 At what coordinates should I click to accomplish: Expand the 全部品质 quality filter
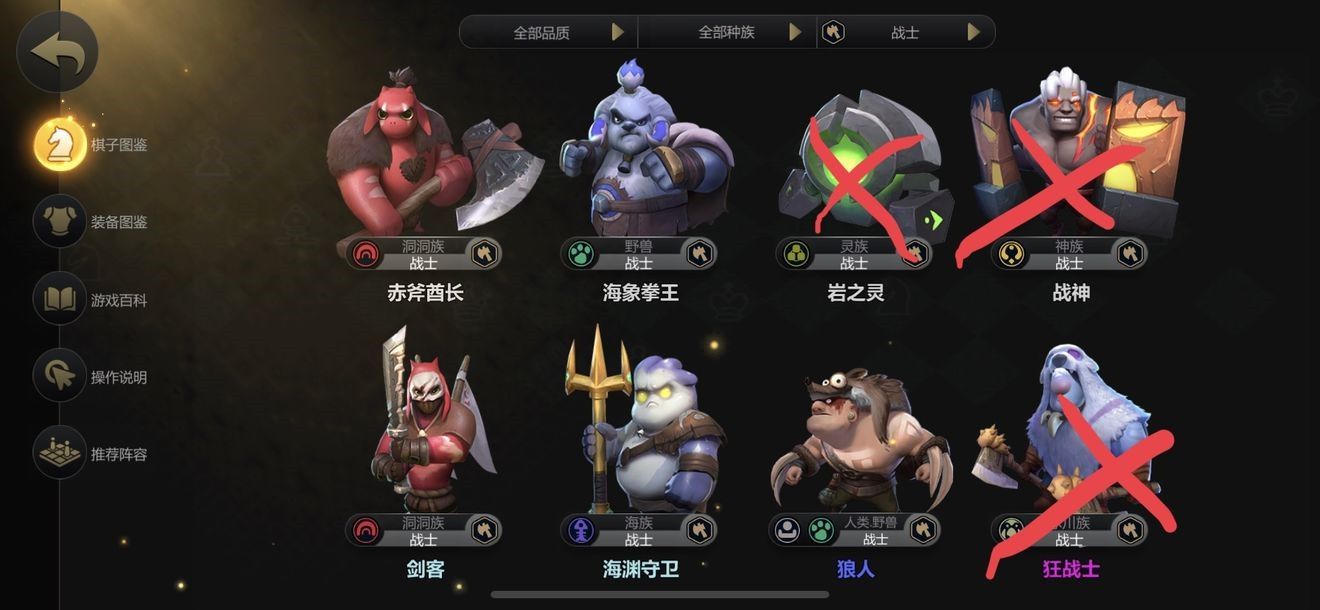(548, 32)
